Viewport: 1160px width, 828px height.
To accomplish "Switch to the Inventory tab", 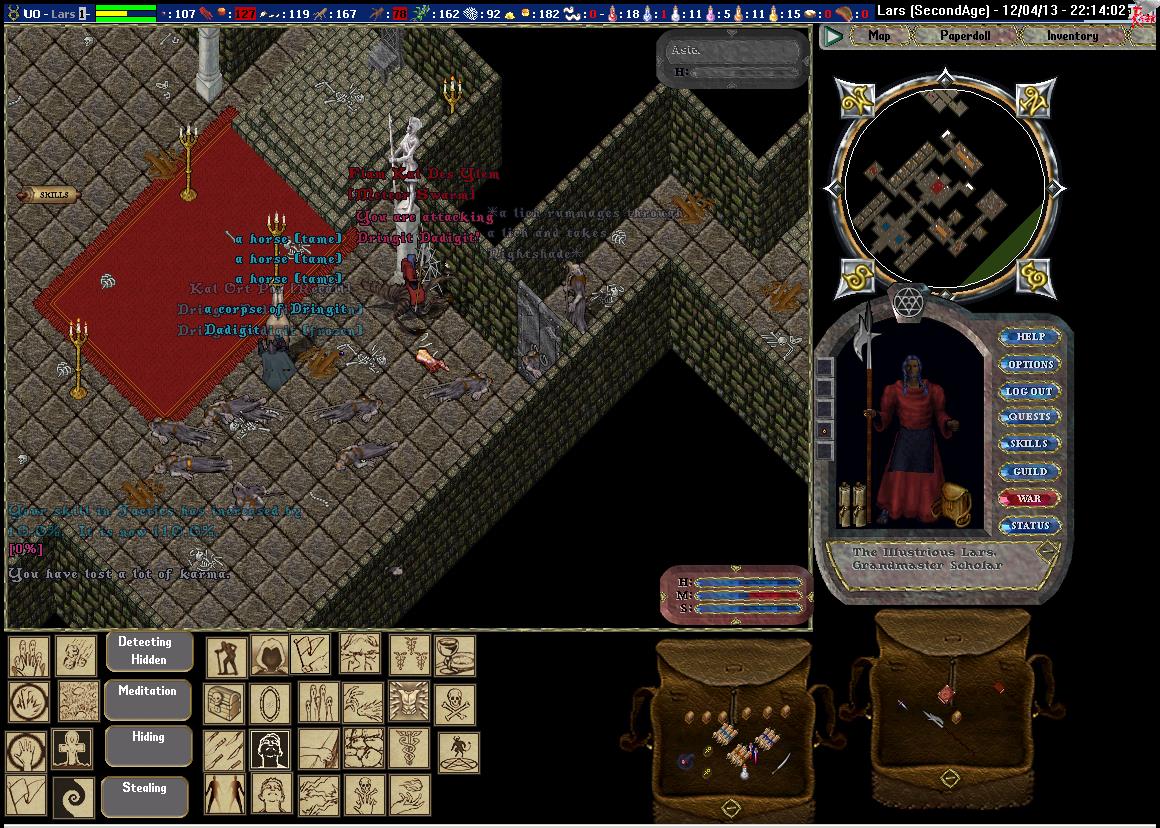I will 1072,36.
